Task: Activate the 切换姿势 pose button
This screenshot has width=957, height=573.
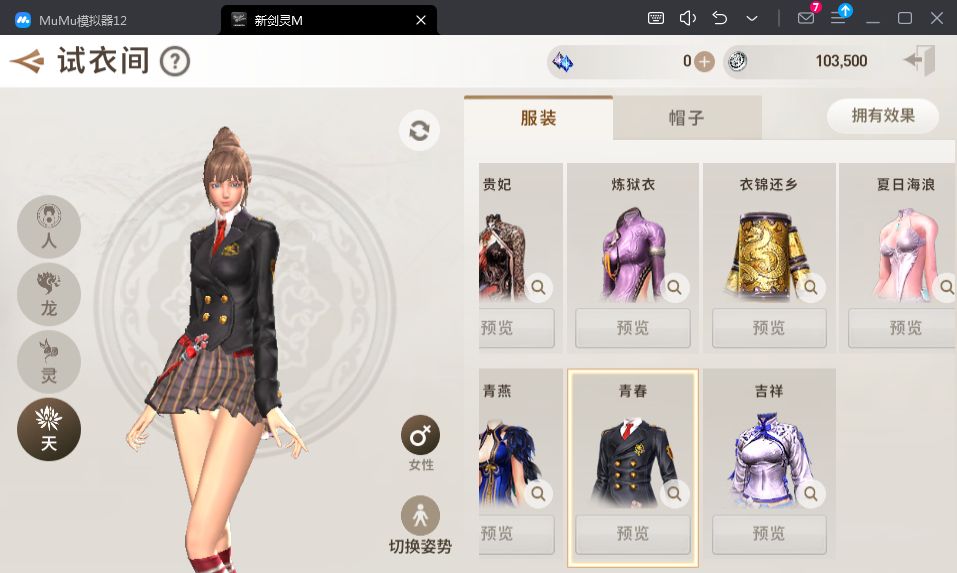Action: click(x=420, y=516)
